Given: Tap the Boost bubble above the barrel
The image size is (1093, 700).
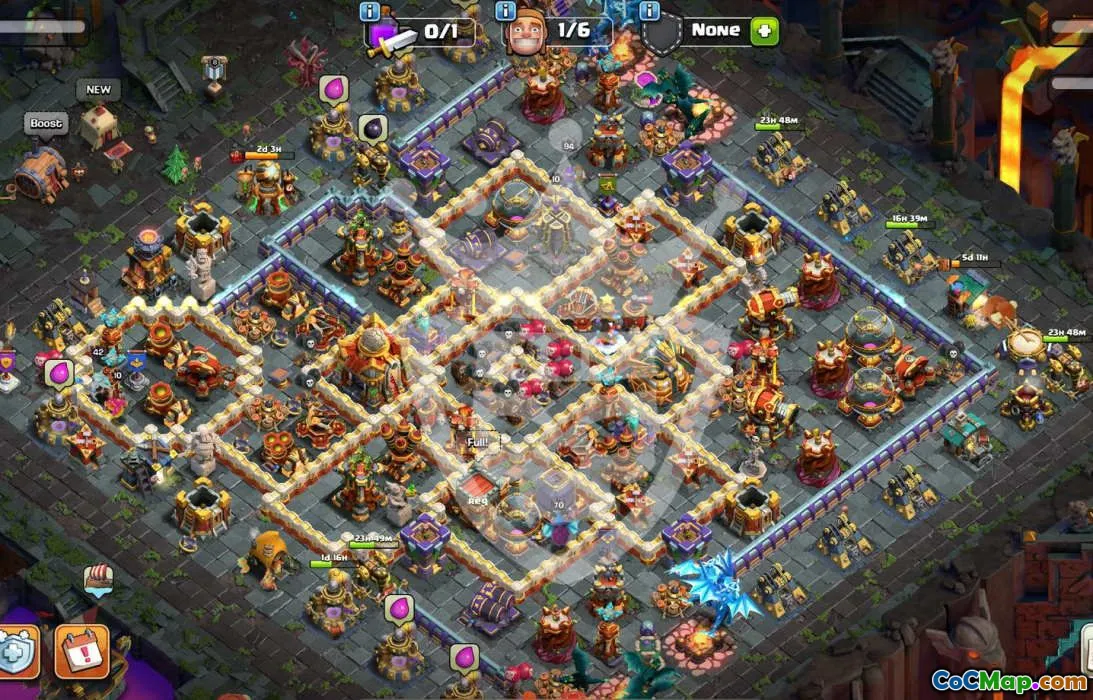Looking at the screenshot, I should 46,124.
